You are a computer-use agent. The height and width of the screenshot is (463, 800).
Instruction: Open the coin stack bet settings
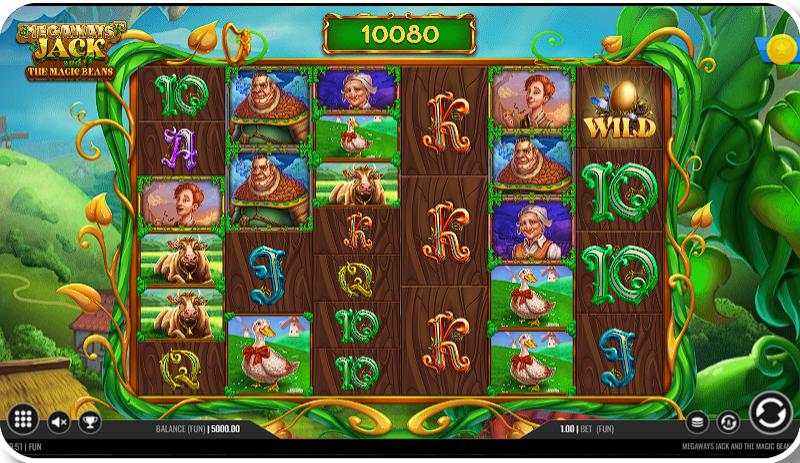coord(698,422)
